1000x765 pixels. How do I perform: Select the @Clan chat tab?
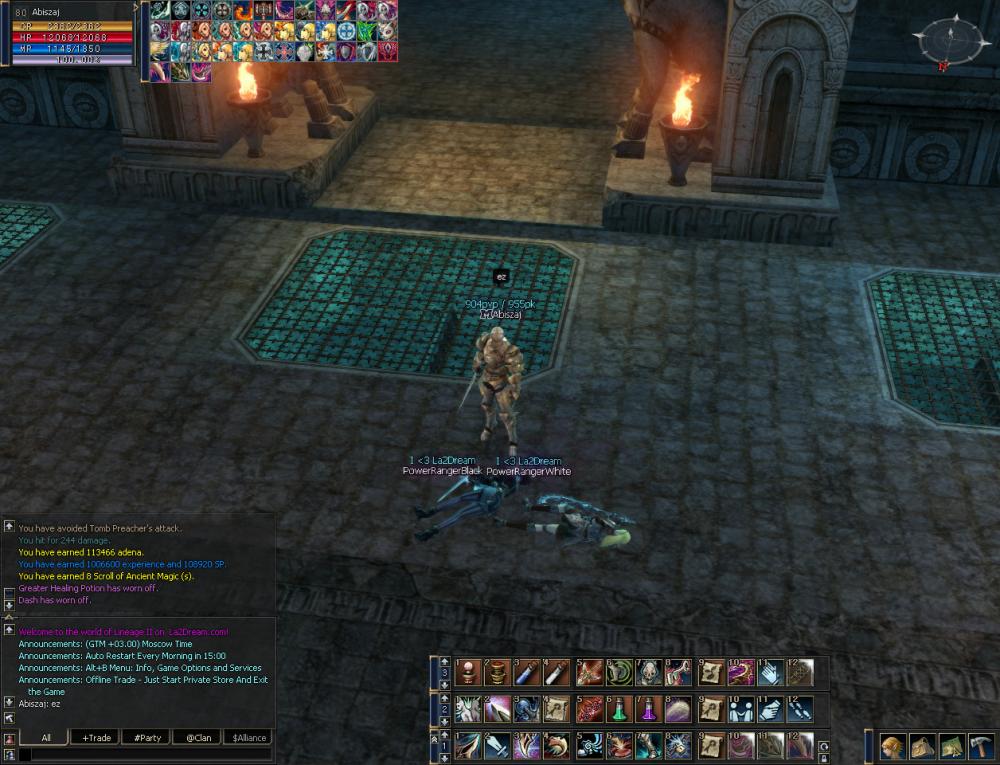(x=197, y=738)
